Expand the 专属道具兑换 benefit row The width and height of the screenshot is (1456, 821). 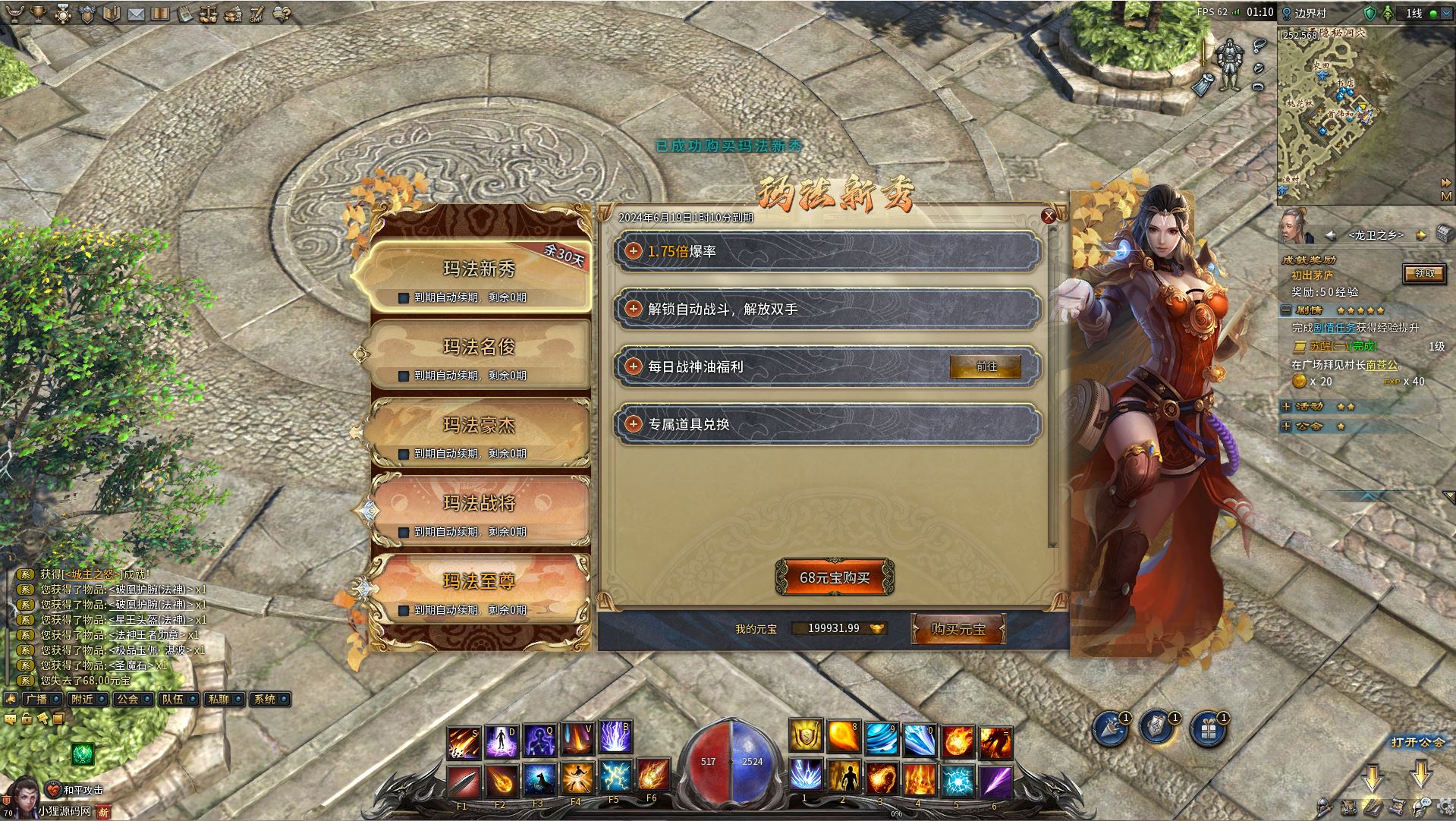point(634,424)
